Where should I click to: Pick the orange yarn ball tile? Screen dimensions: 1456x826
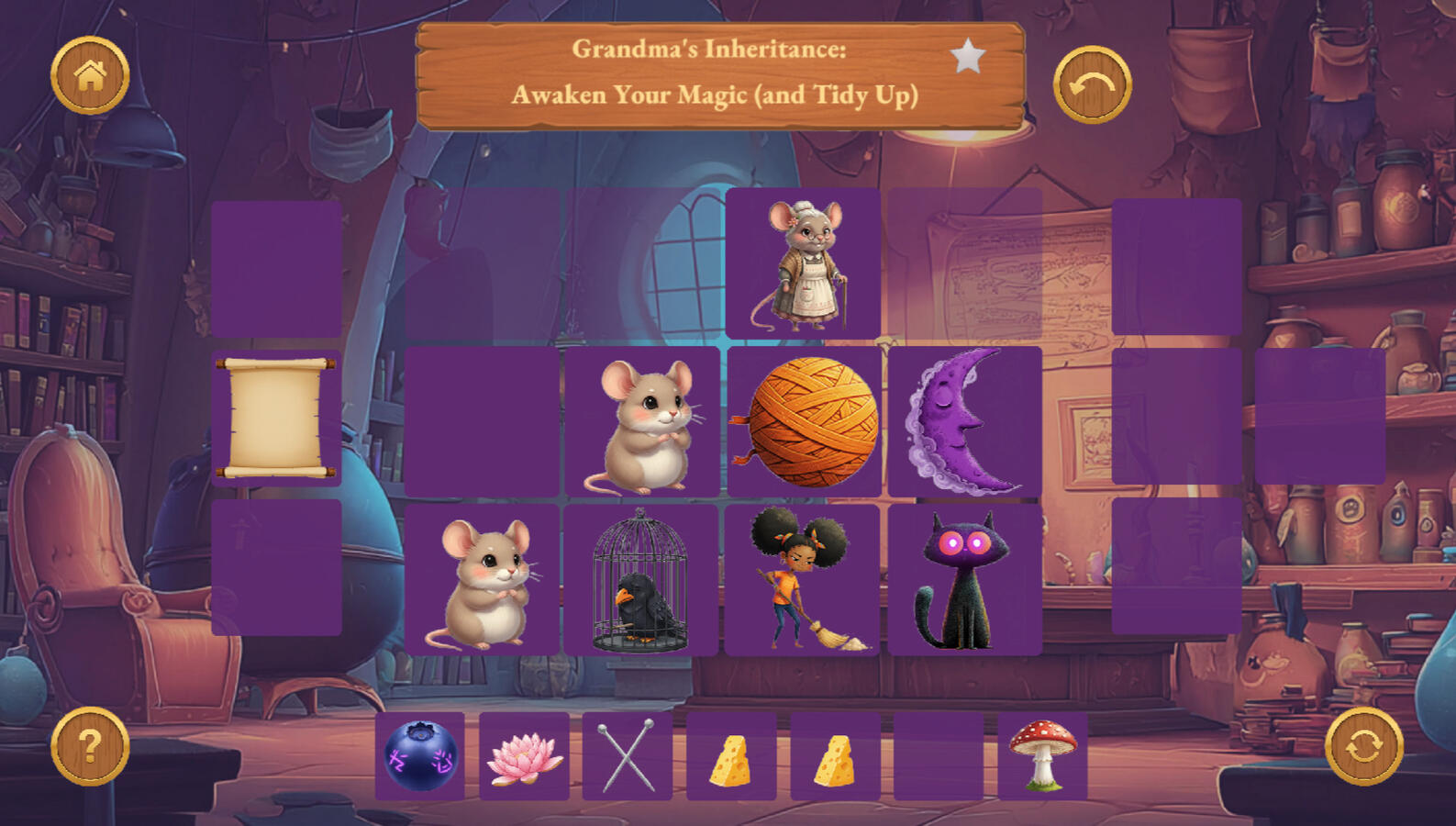(805, 421)
